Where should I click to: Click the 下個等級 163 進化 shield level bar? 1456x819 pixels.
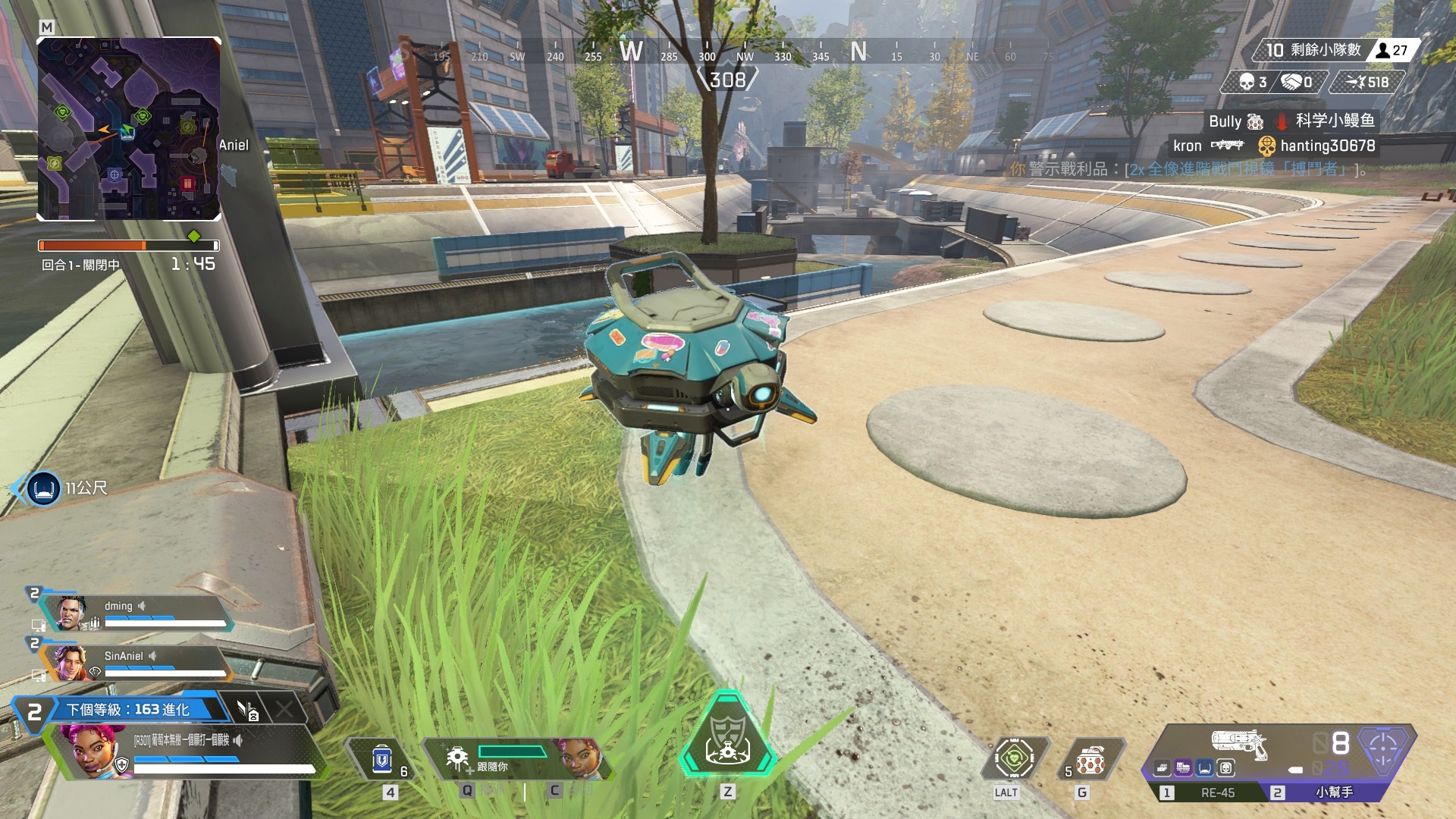coord(129,710)
